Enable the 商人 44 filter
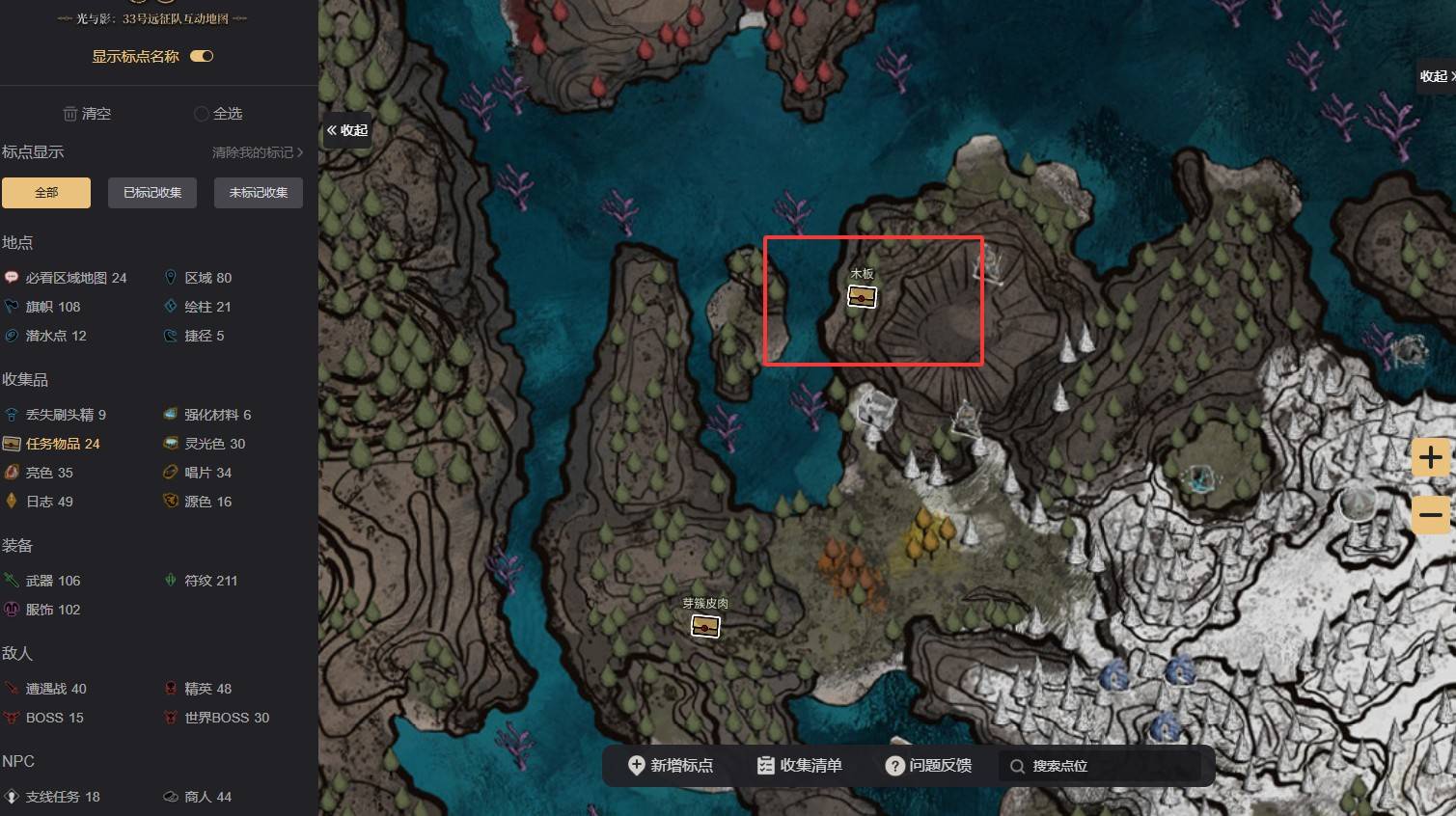Image resolution: width=1456 pixels, height=816 pixels. (x=207, y=797)
